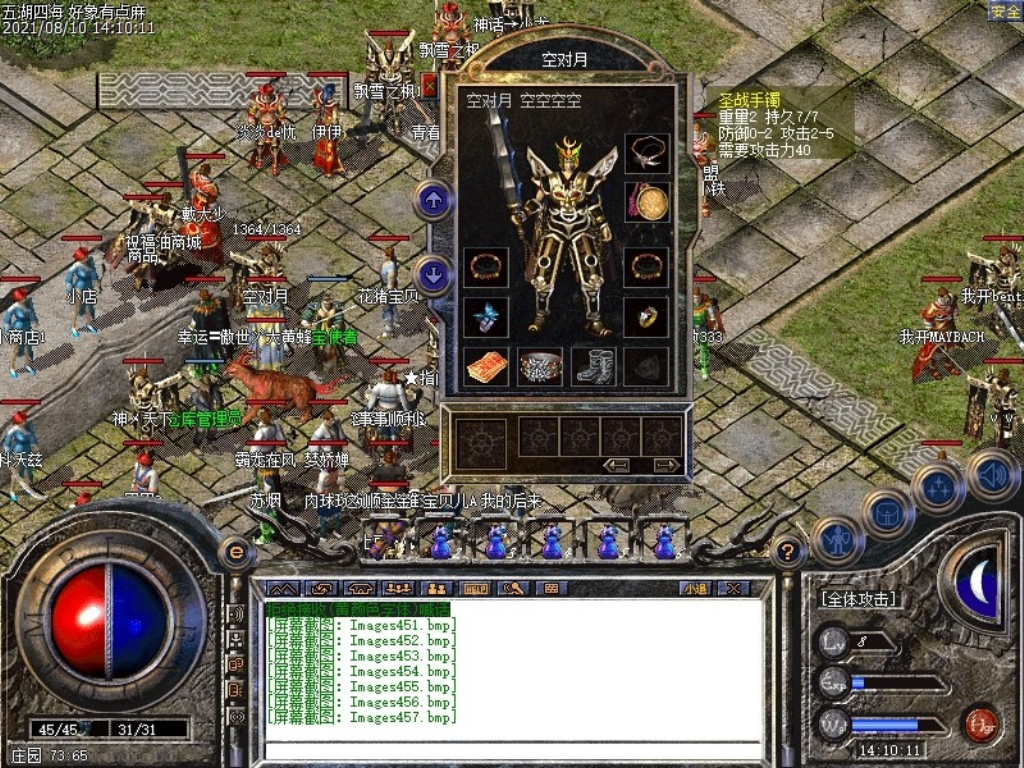This screenshot has height=768, width=1024.
Task: Open the skills sparkle round button
Action: coord(938,489)
